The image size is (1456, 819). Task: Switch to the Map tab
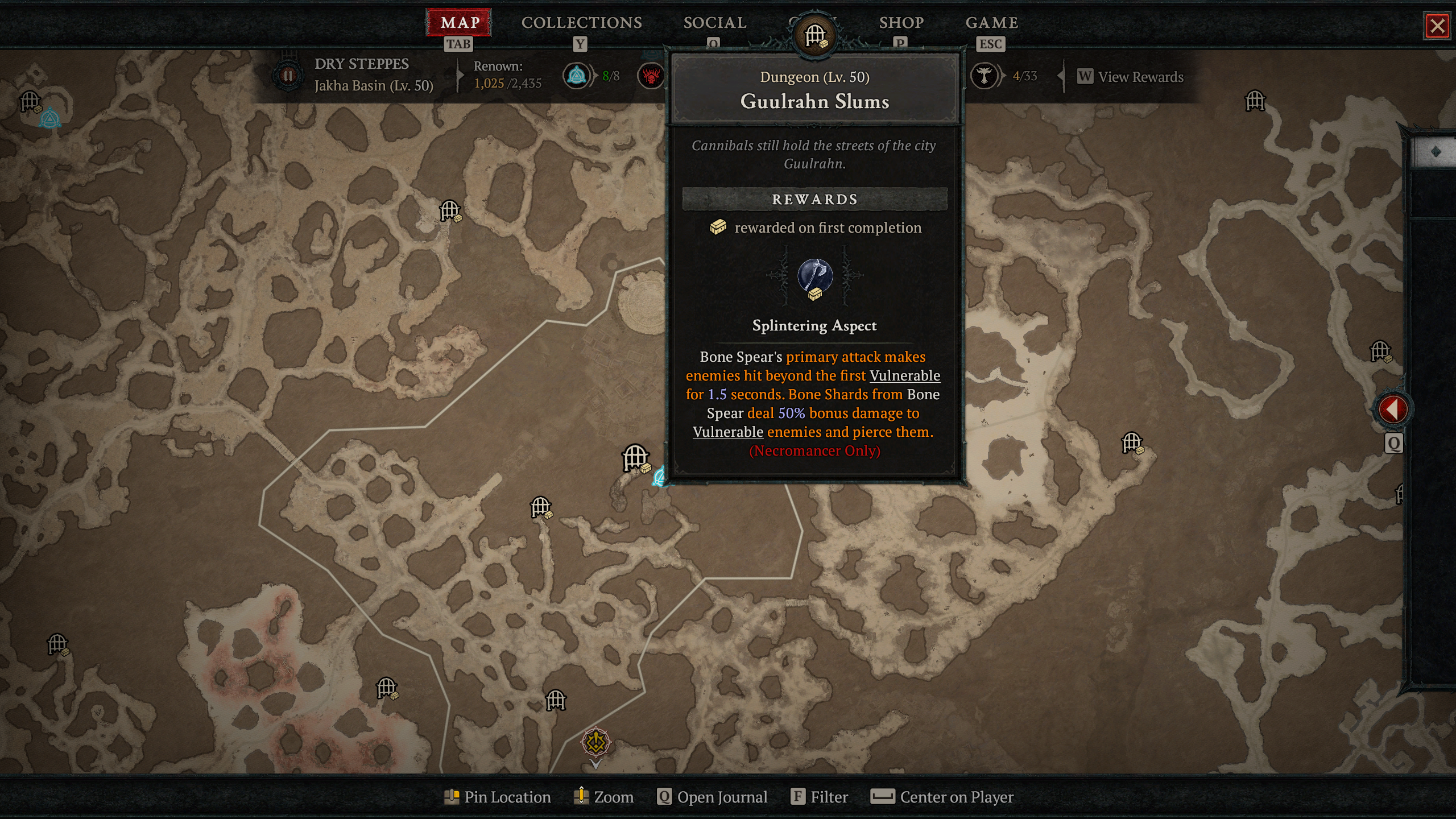[460, 23]
